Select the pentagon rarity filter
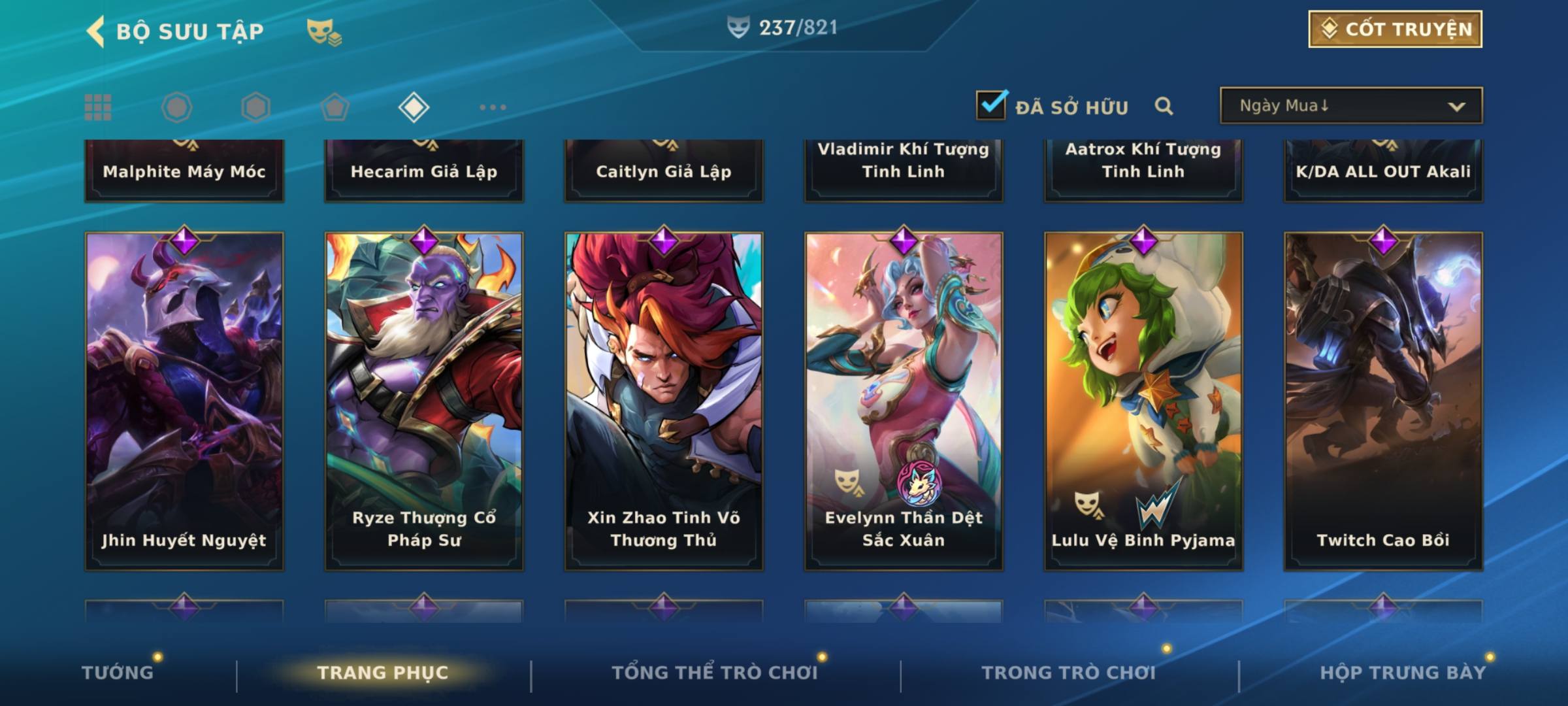 click(x=335, y=107)
